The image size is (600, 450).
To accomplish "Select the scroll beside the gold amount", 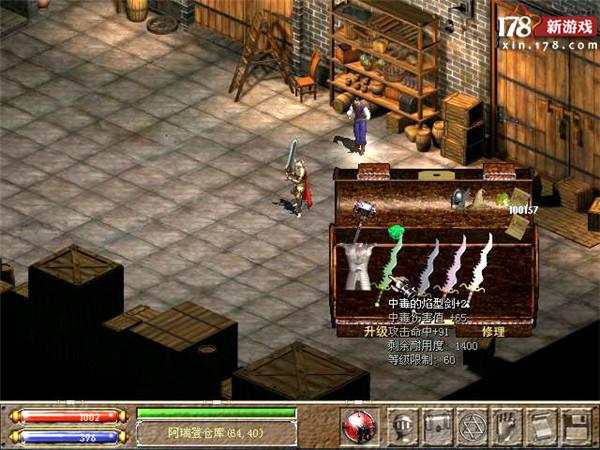I will pos(518,195).
